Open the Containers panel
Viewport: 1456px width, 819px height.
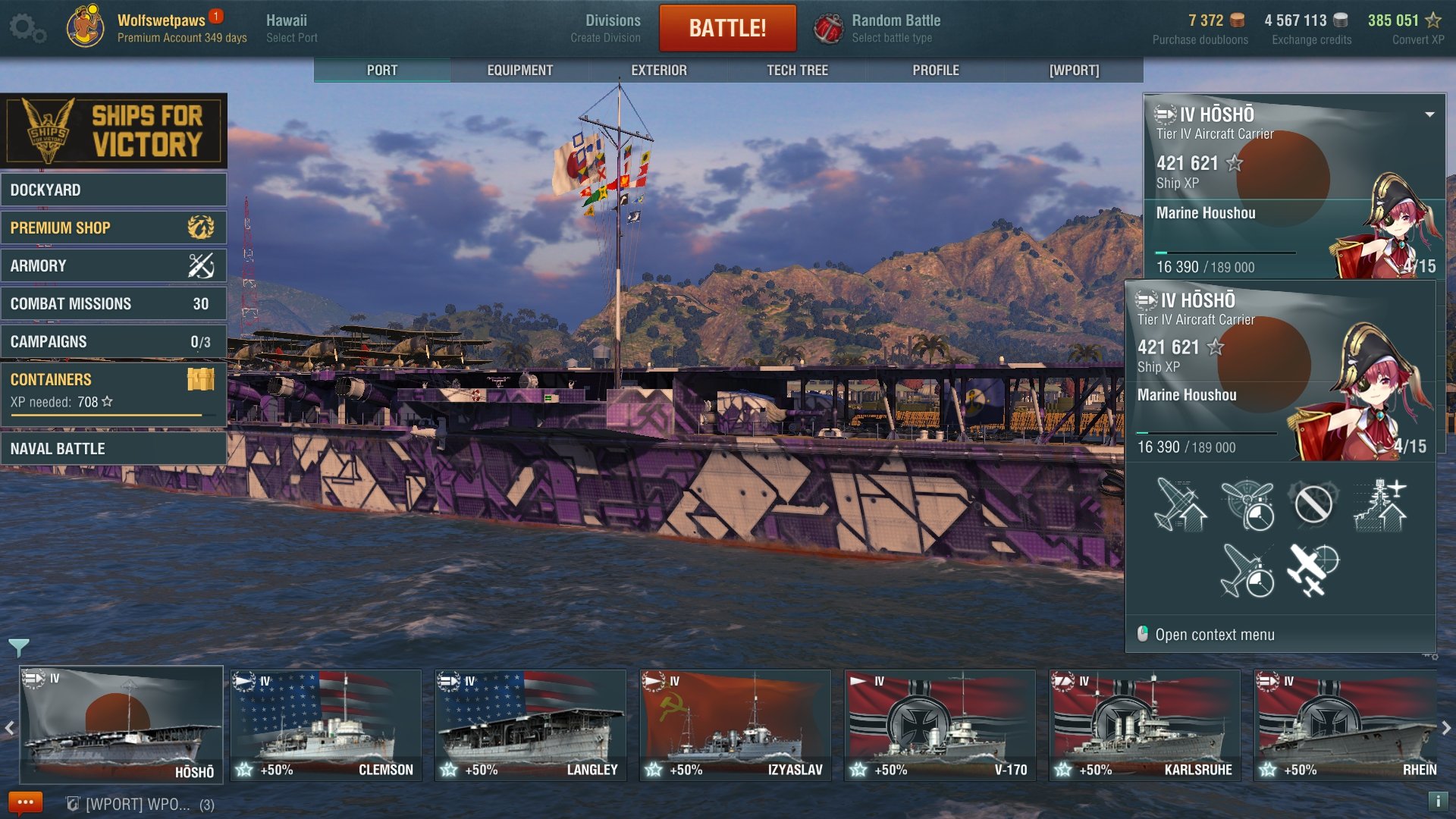[x=114, y=390]
